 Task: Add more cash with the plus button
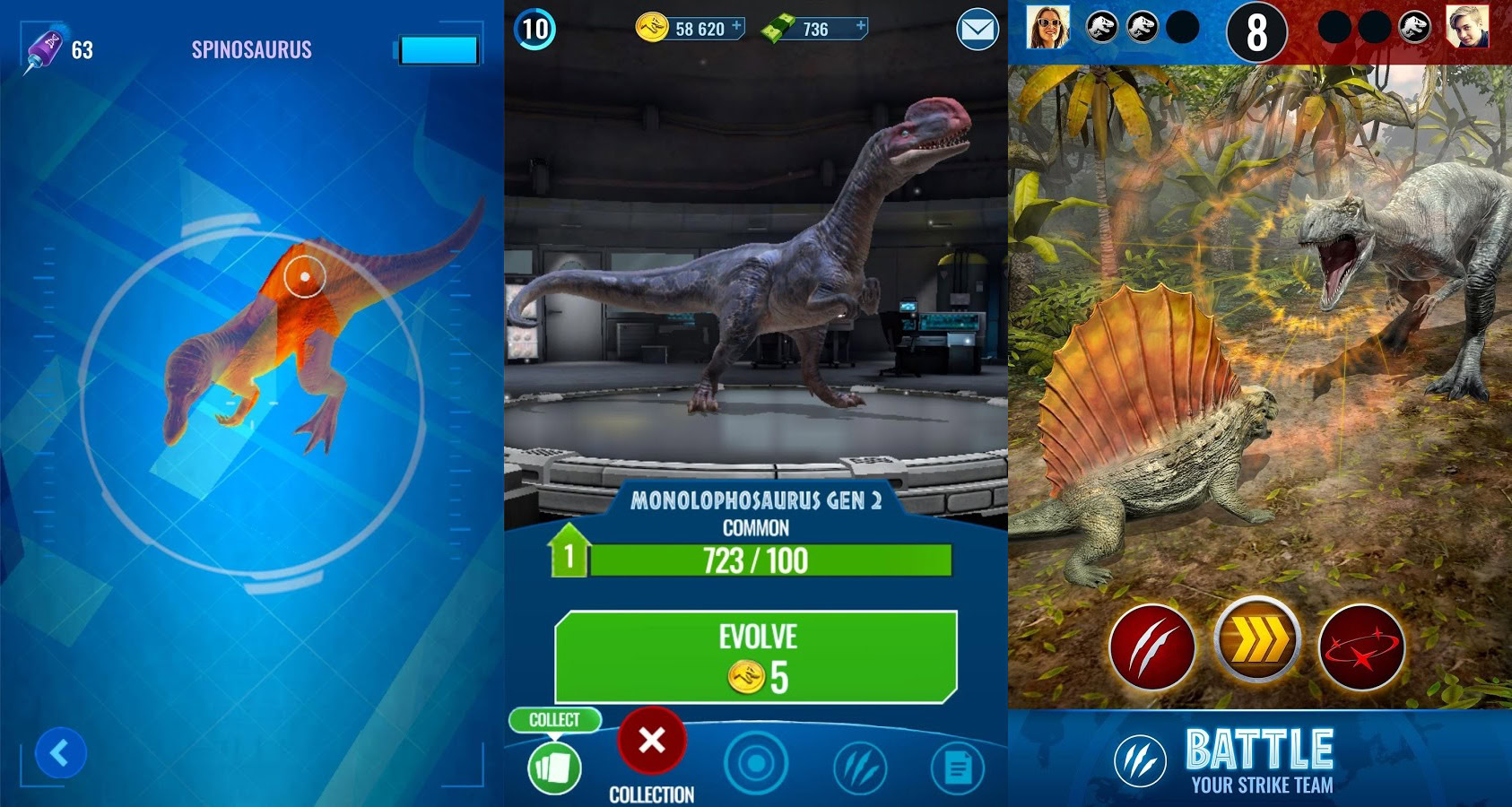(x=860, y=26)
